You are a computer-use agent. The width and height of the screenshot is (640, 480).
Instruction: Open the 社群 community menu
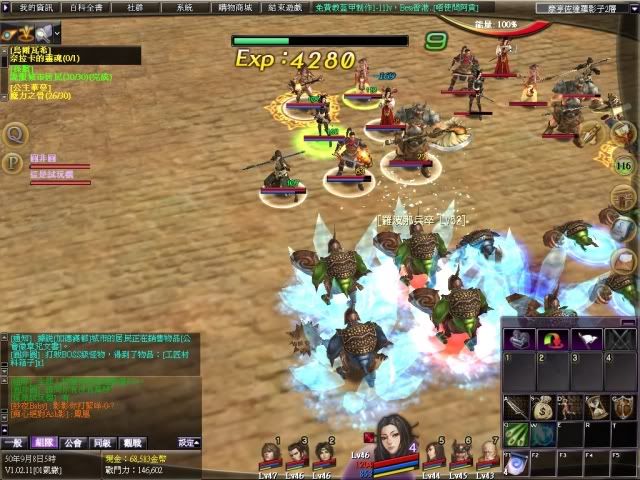tap(135, 7)
